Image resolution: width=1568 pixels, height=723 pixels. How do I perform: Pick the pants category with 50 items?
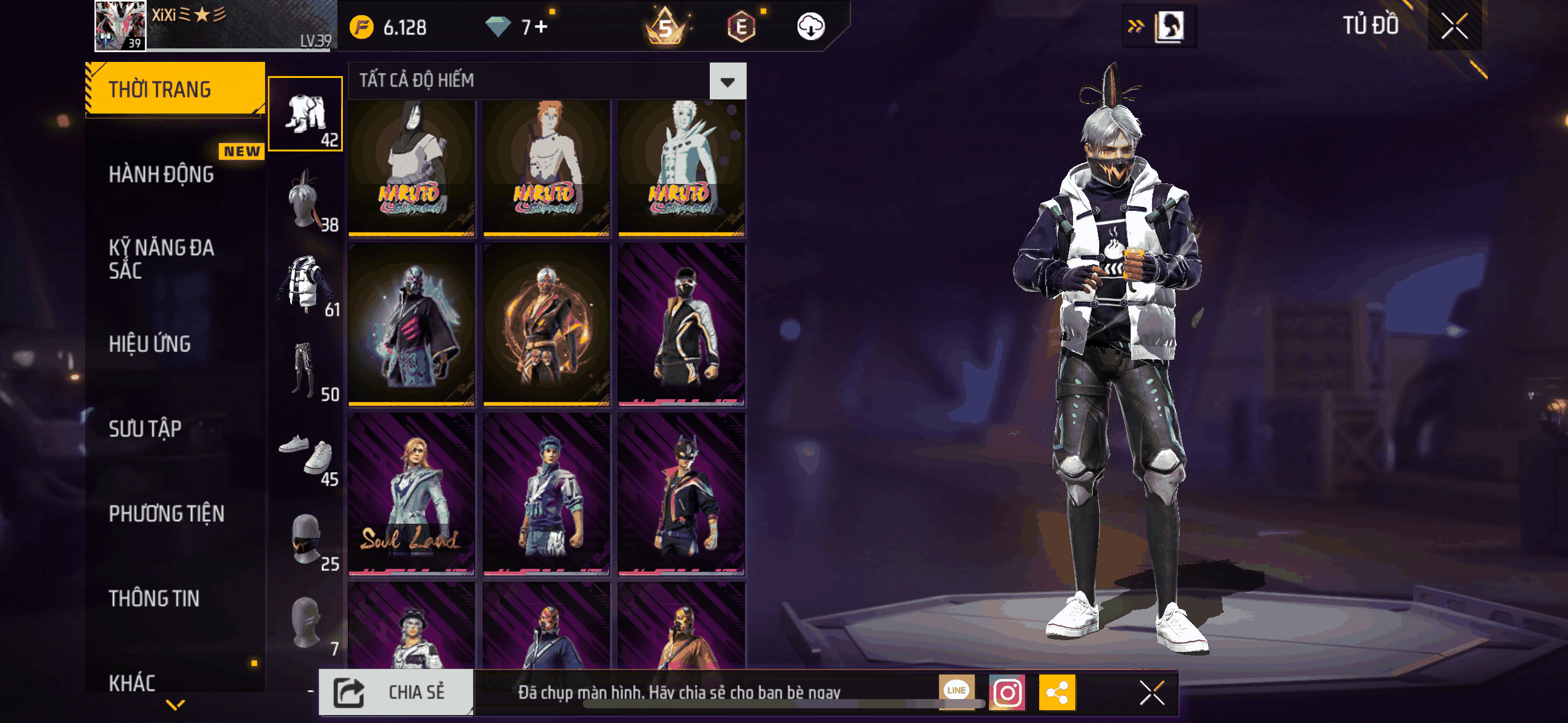click(306, 369)
